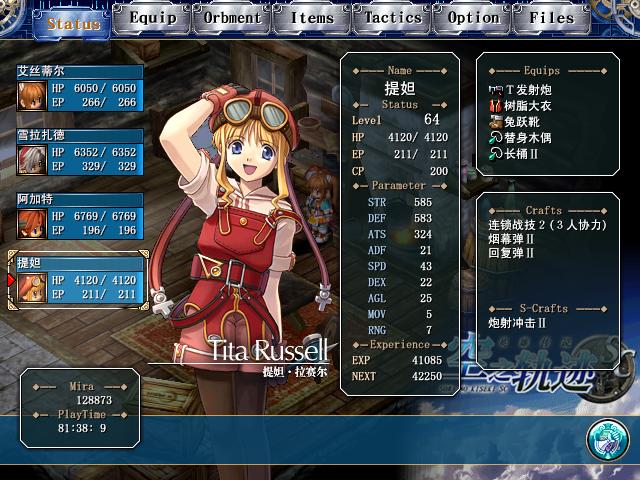The height and width of the screenshot is (480, 640).
Task: Open the Tactics tab
Action: pos(392,18)
